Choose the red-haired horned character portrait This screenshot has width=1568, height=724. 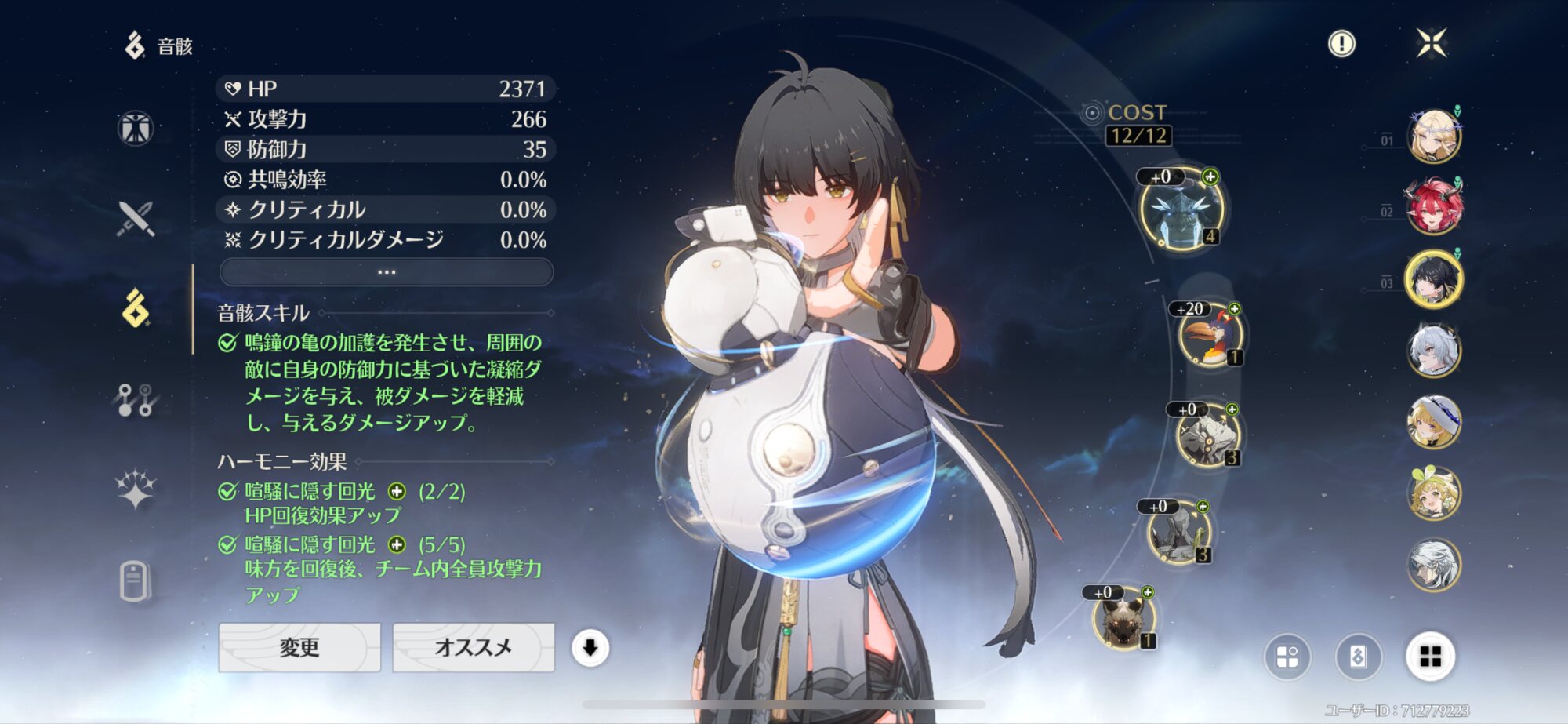click(1434, 207)
